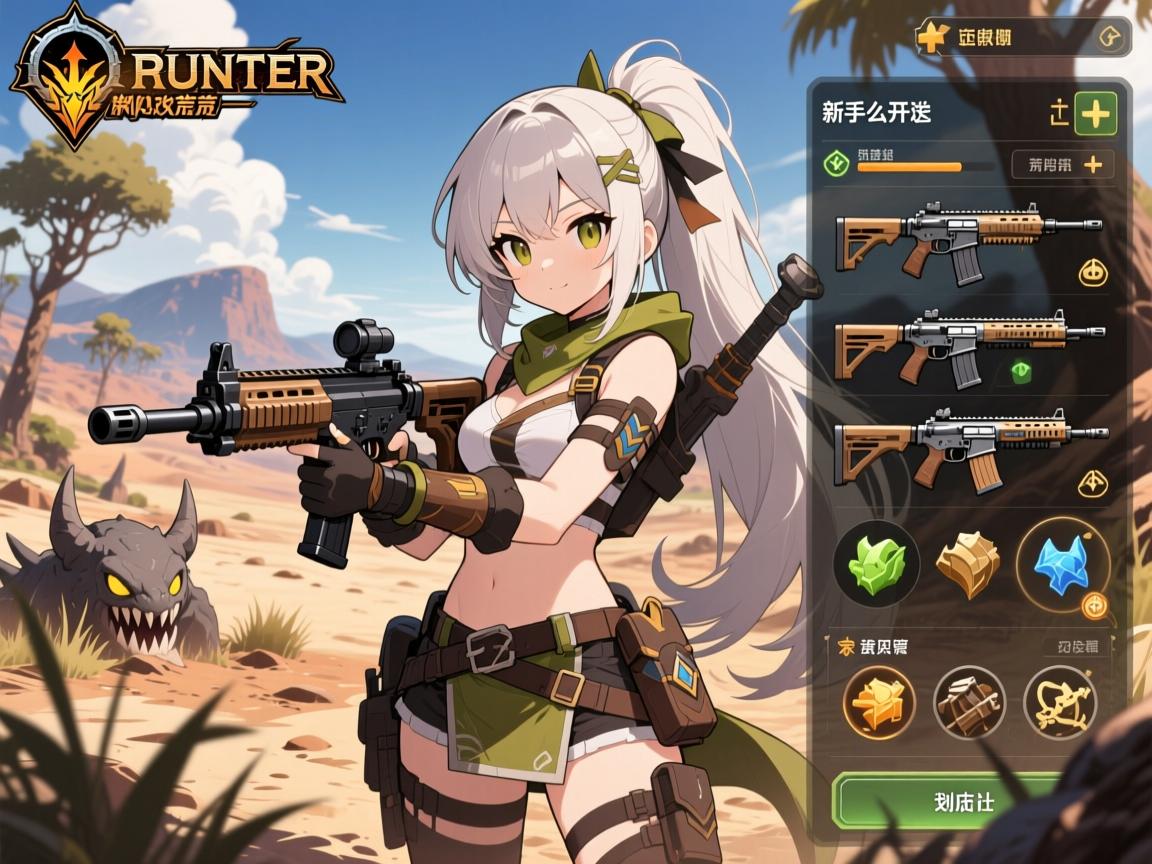Choose the blue crystal icon in gold ring
Screen dimensions: 1152x864
(1063, 564)
